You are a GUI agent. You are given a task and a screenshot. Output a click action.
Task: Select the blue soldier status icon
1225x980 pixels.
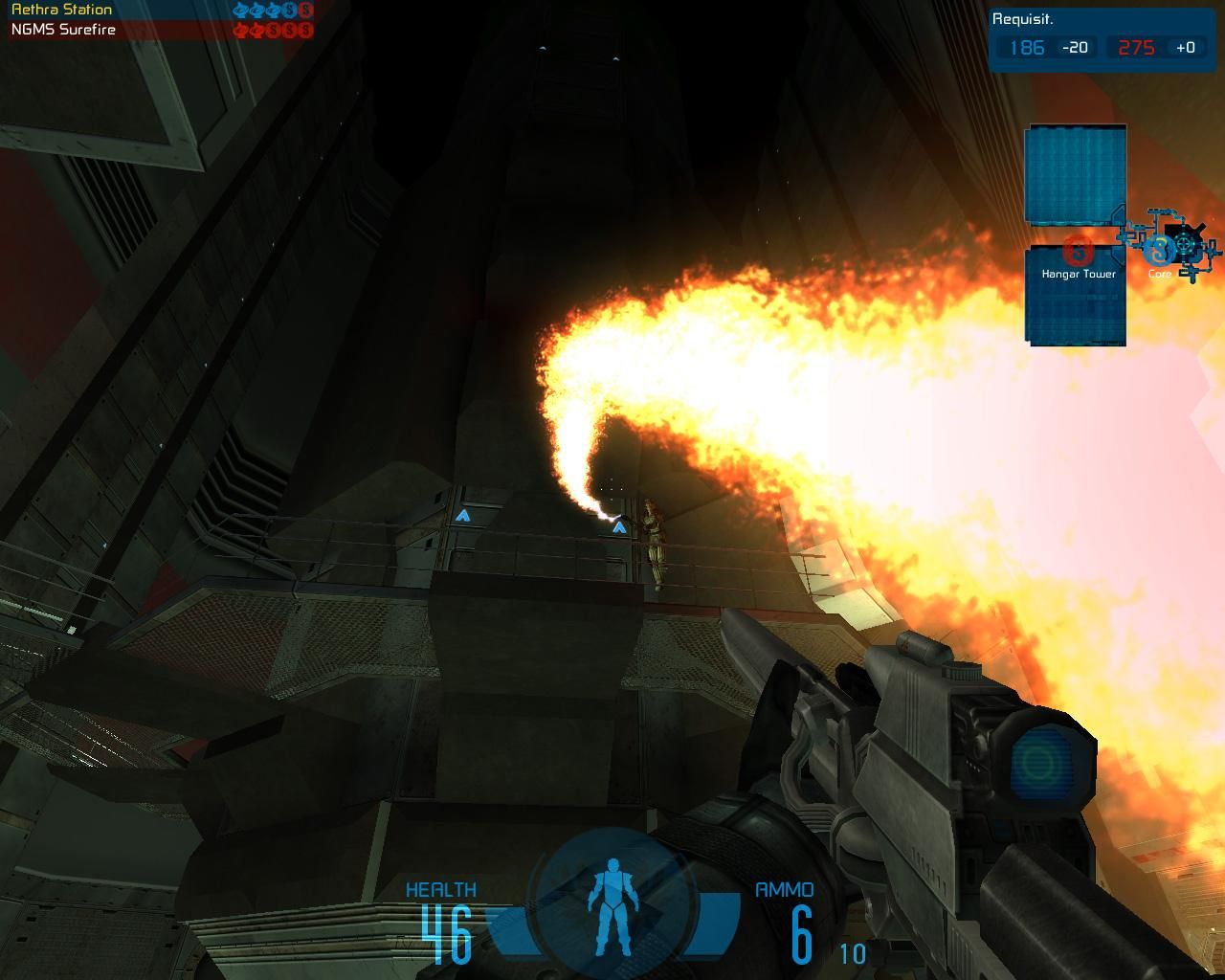tap(610, 906)
